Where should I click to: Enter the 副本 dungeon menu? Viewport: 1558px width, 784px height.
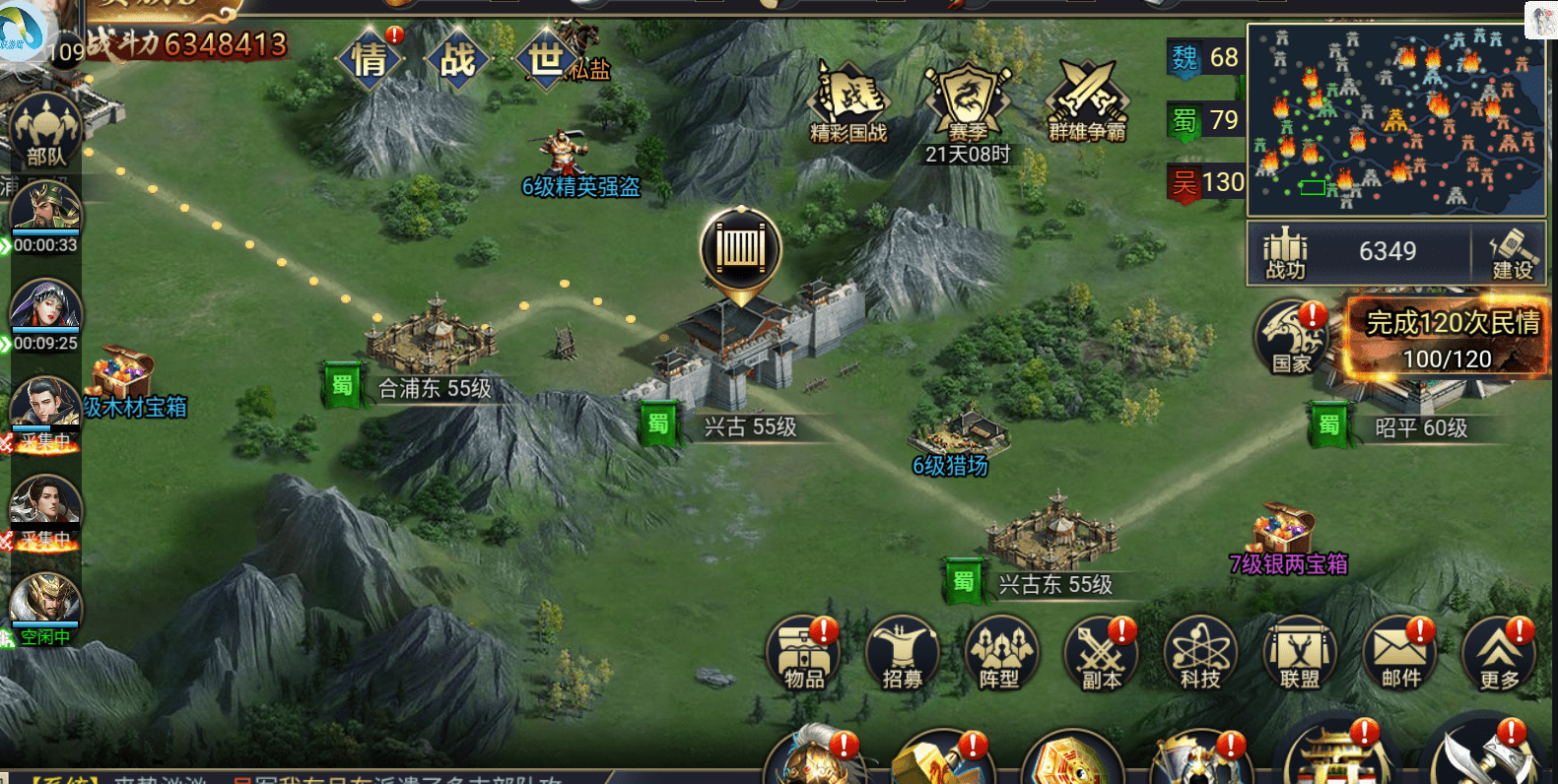tap(1101, 654)
